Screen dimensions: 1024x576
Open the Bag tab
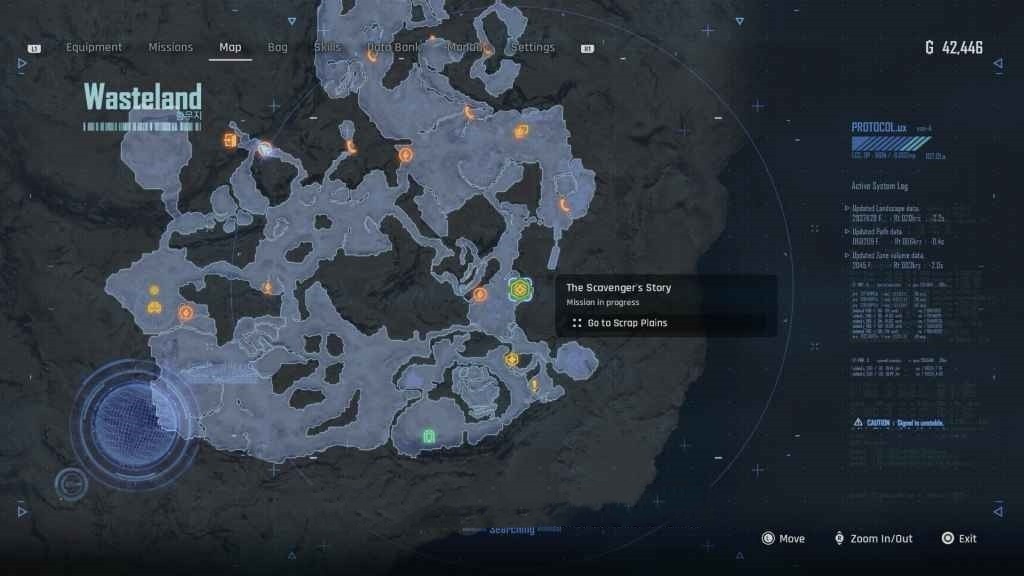(x=278, y=47)
